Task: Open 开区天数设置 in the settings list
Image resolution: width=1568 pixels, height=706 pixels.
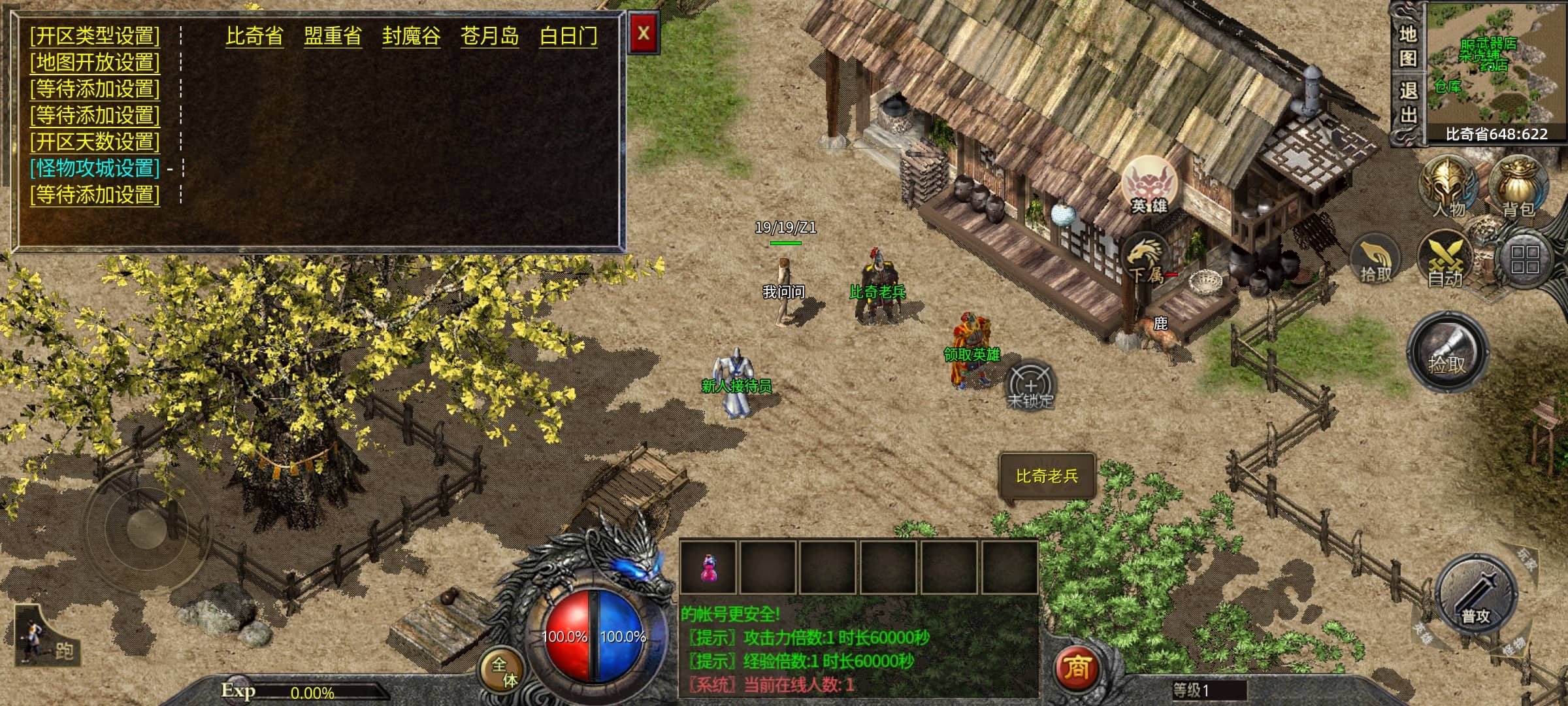Action: tap(95, 142)
